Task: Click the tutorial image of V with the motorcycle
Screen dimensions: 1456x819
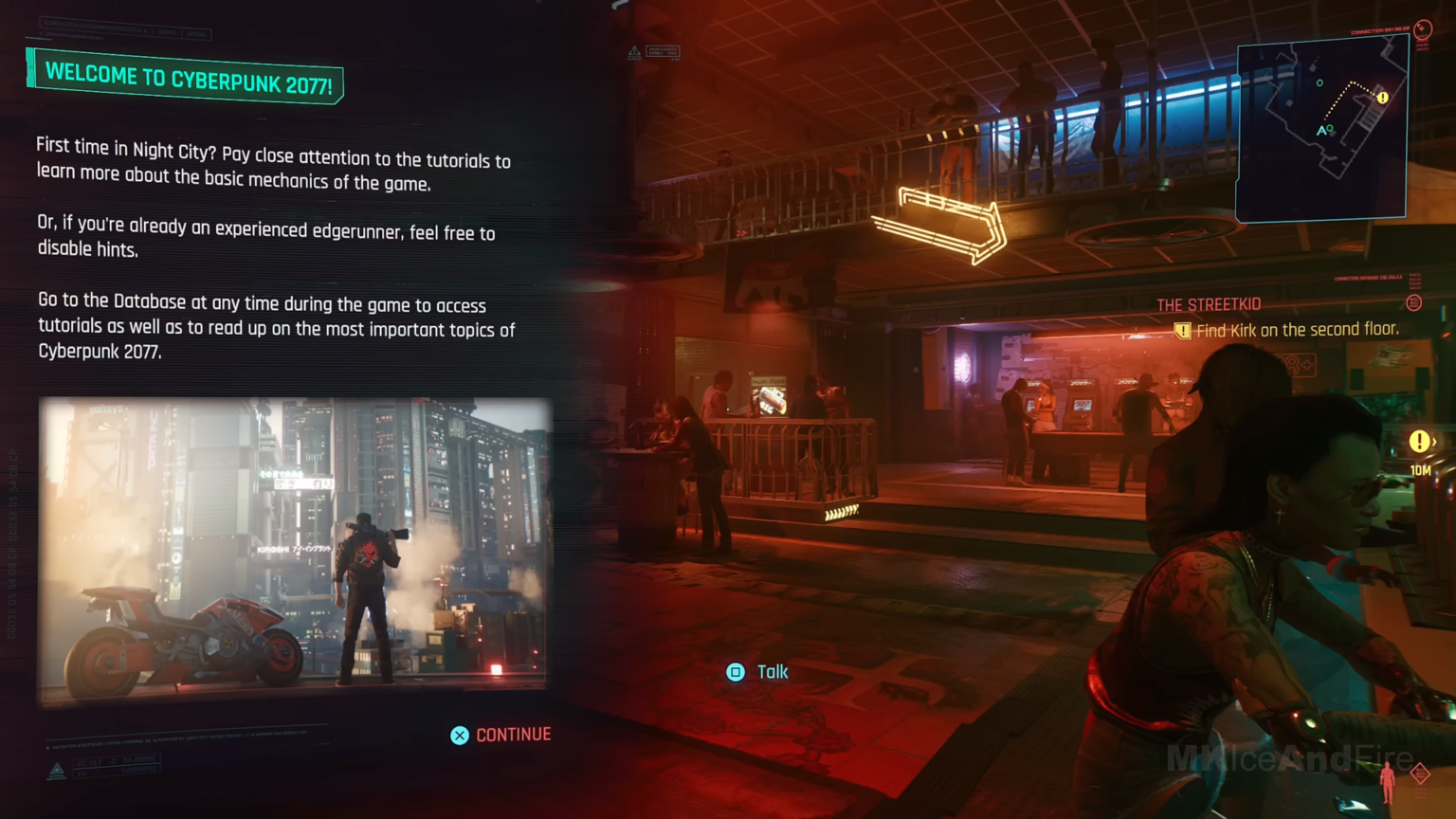Action: (295, 552)
